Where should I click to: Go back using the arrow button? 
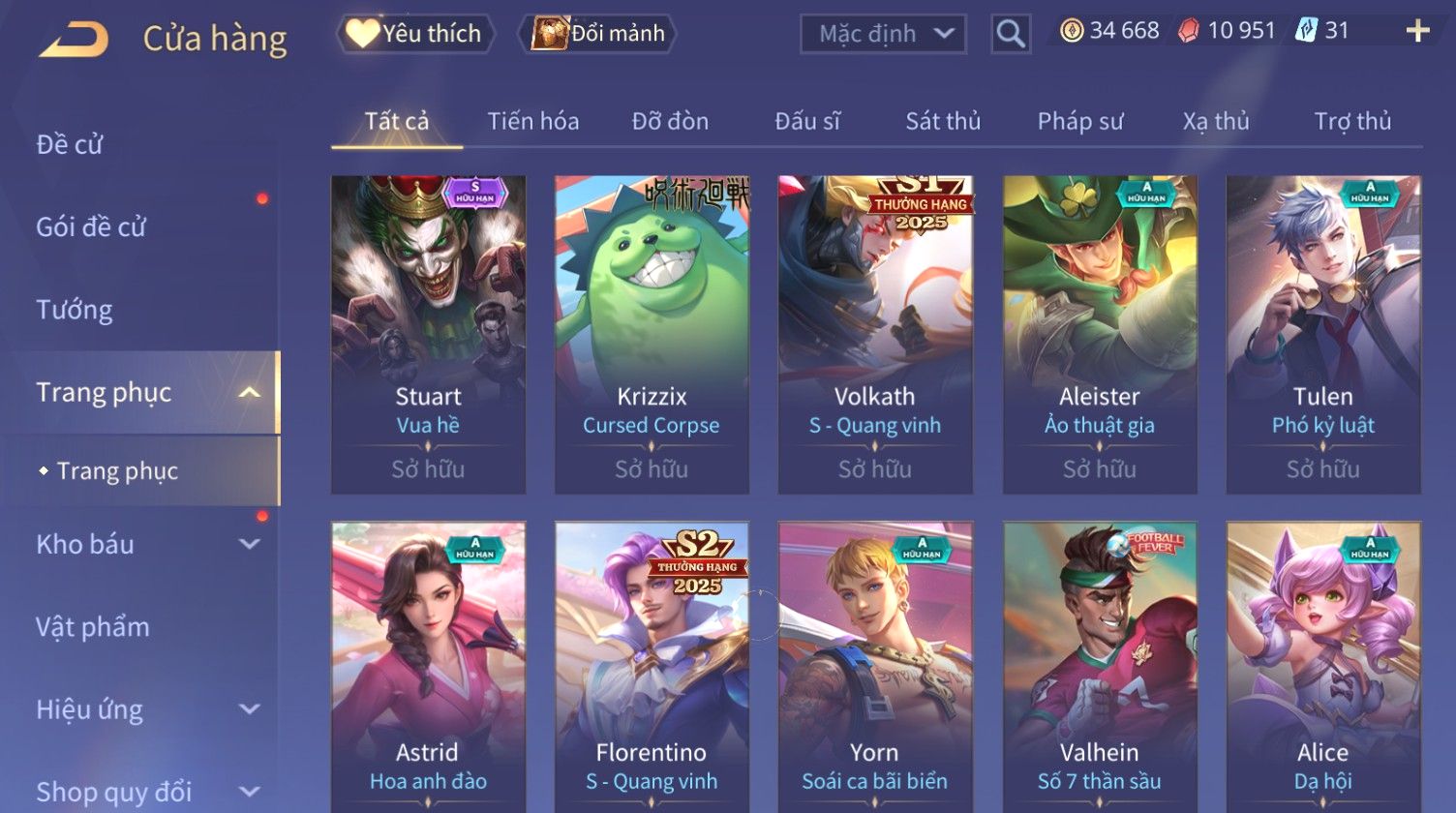click(x=74, y=40)
